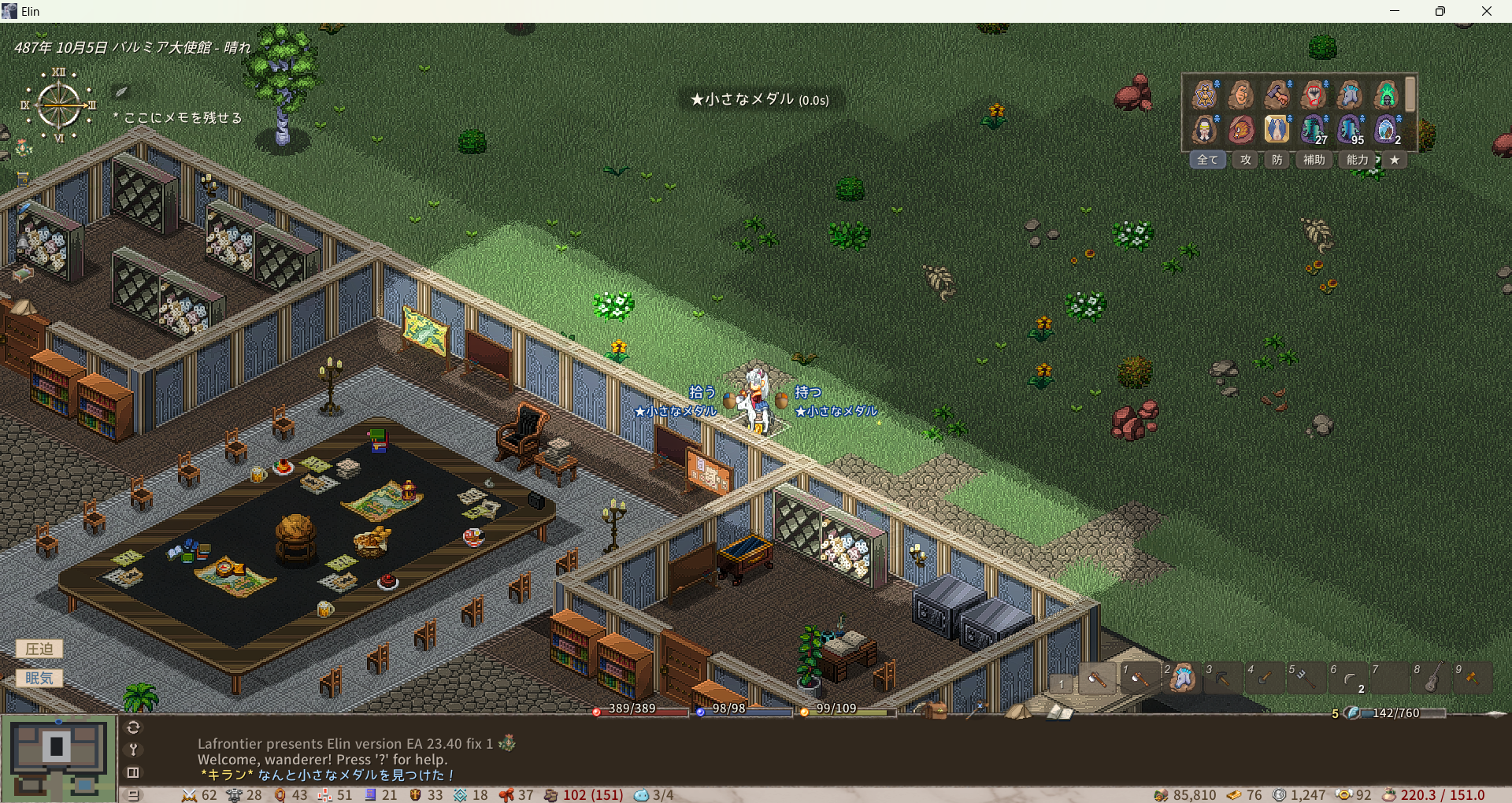Click the circular arrows refresh button
1512x803 pixels.
(x=133, y=727)
